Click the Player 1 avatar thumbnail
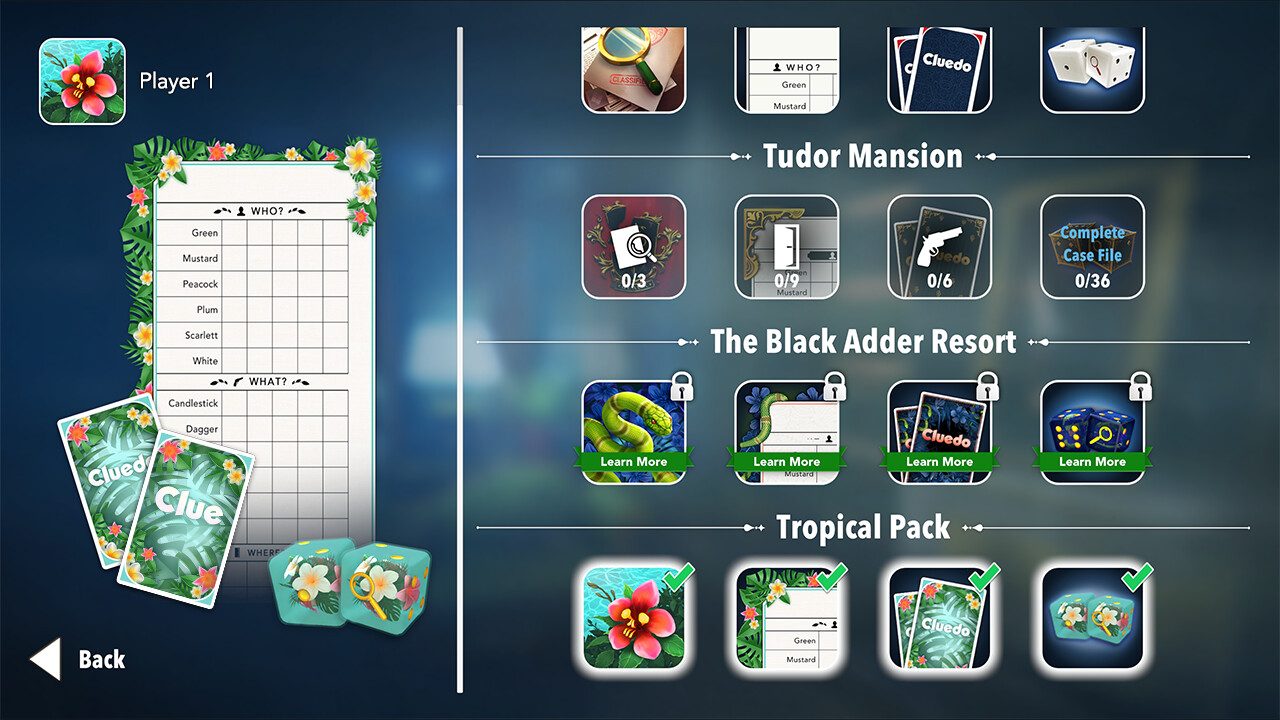1280x720 pixels. (x=81, y=81)
